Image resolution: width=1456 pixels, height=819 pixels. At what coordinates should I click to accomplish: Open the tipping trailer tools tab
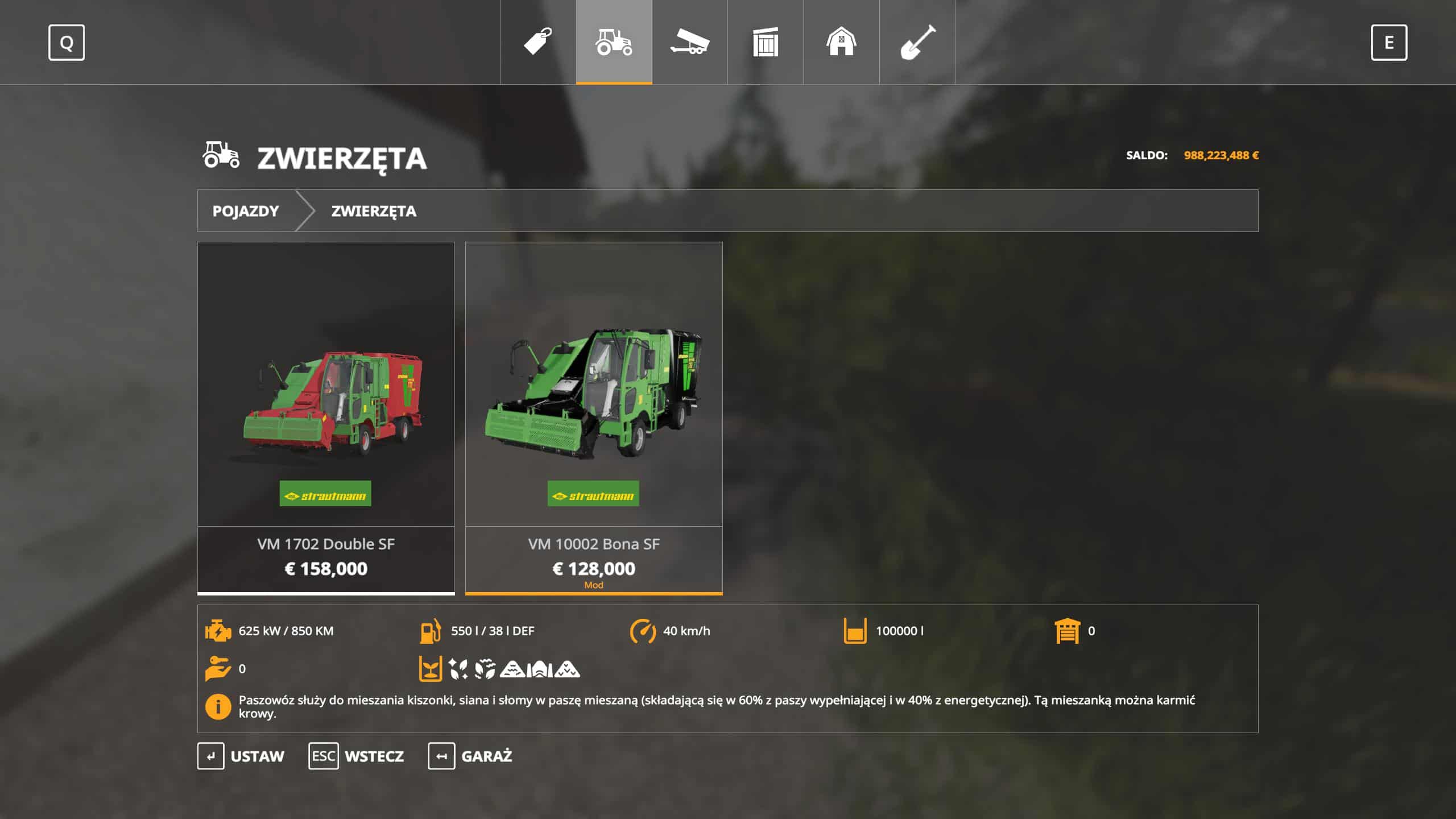pos(689,42)
